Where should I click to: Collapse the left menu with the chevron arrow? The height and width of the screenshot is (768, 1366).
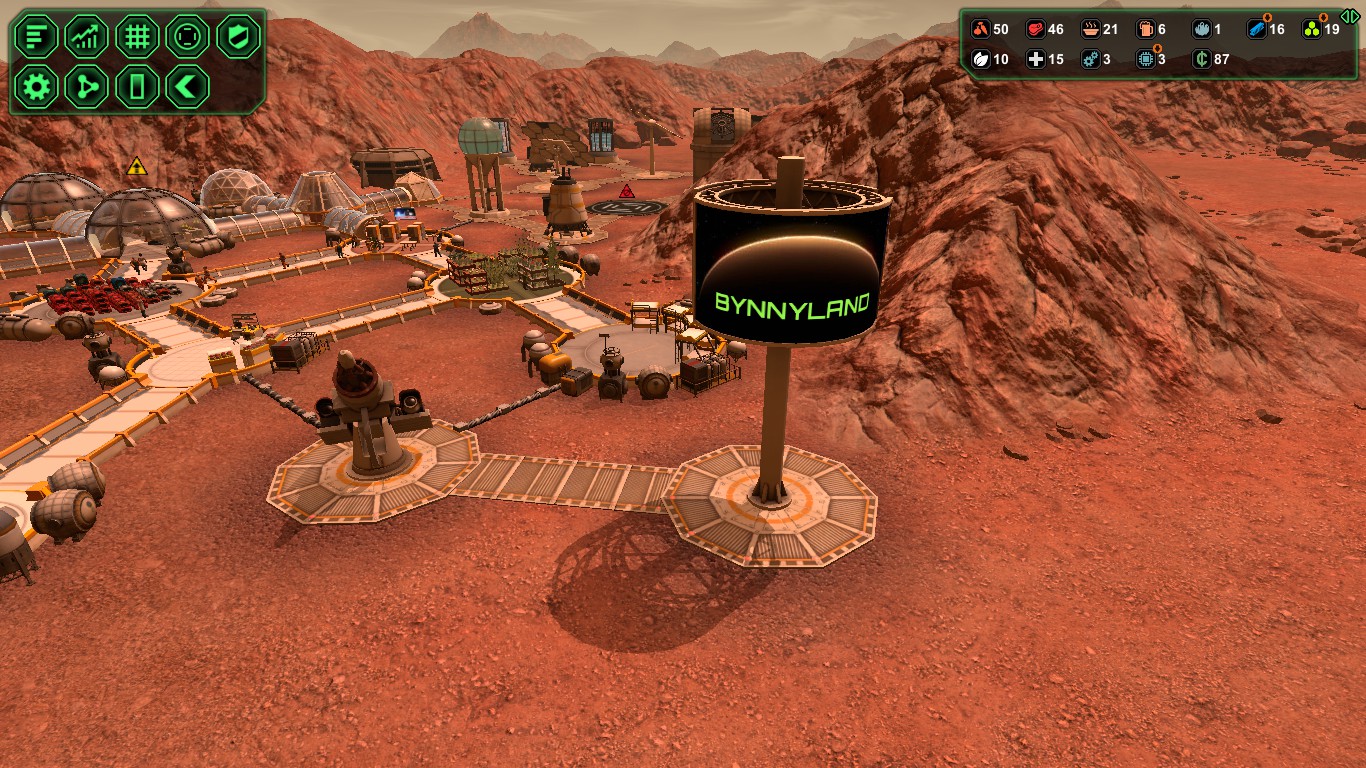tap(188, 87)
